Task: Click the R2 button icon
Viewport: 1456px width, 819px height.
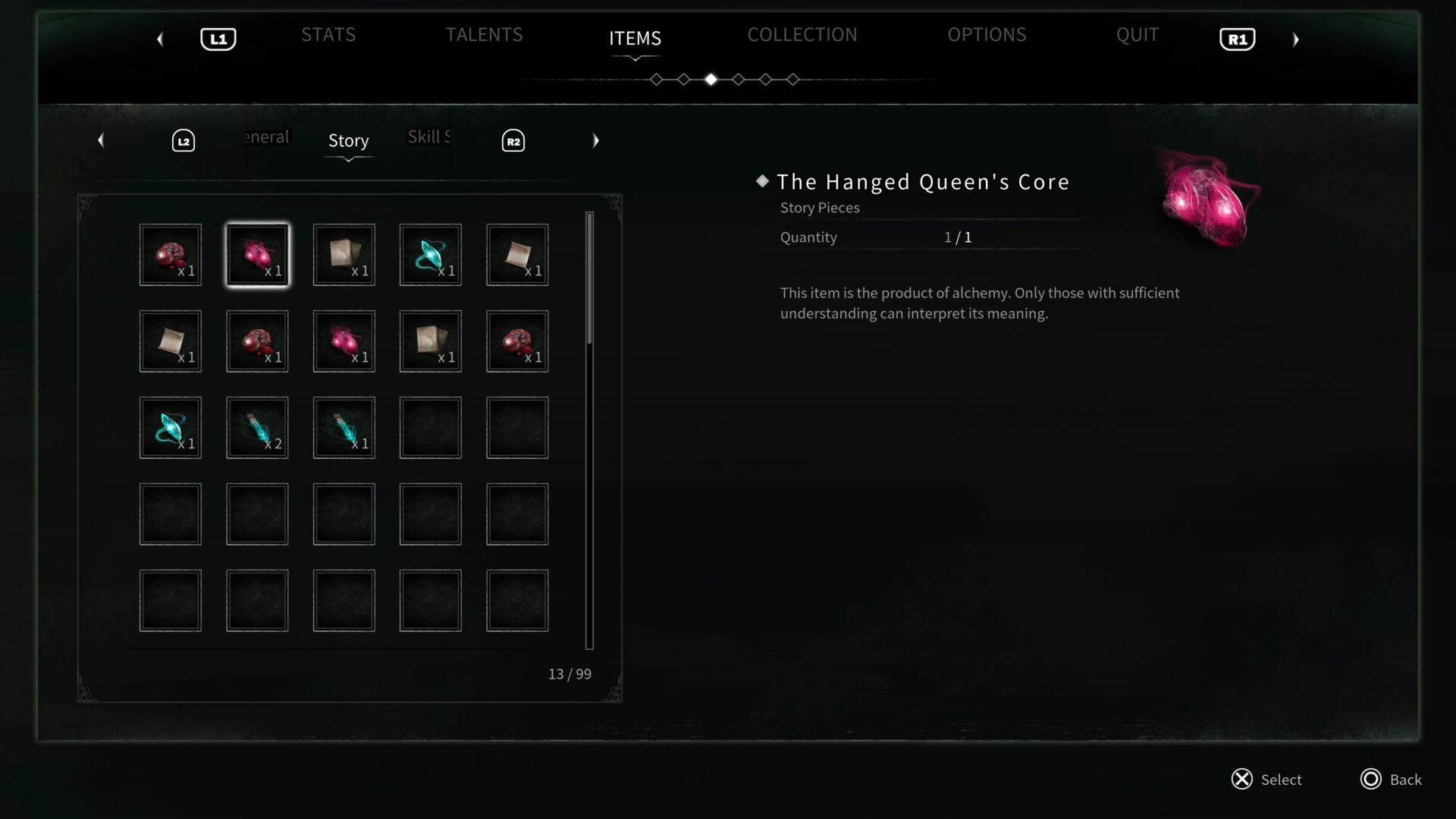Action: click(x=513, y=140)
